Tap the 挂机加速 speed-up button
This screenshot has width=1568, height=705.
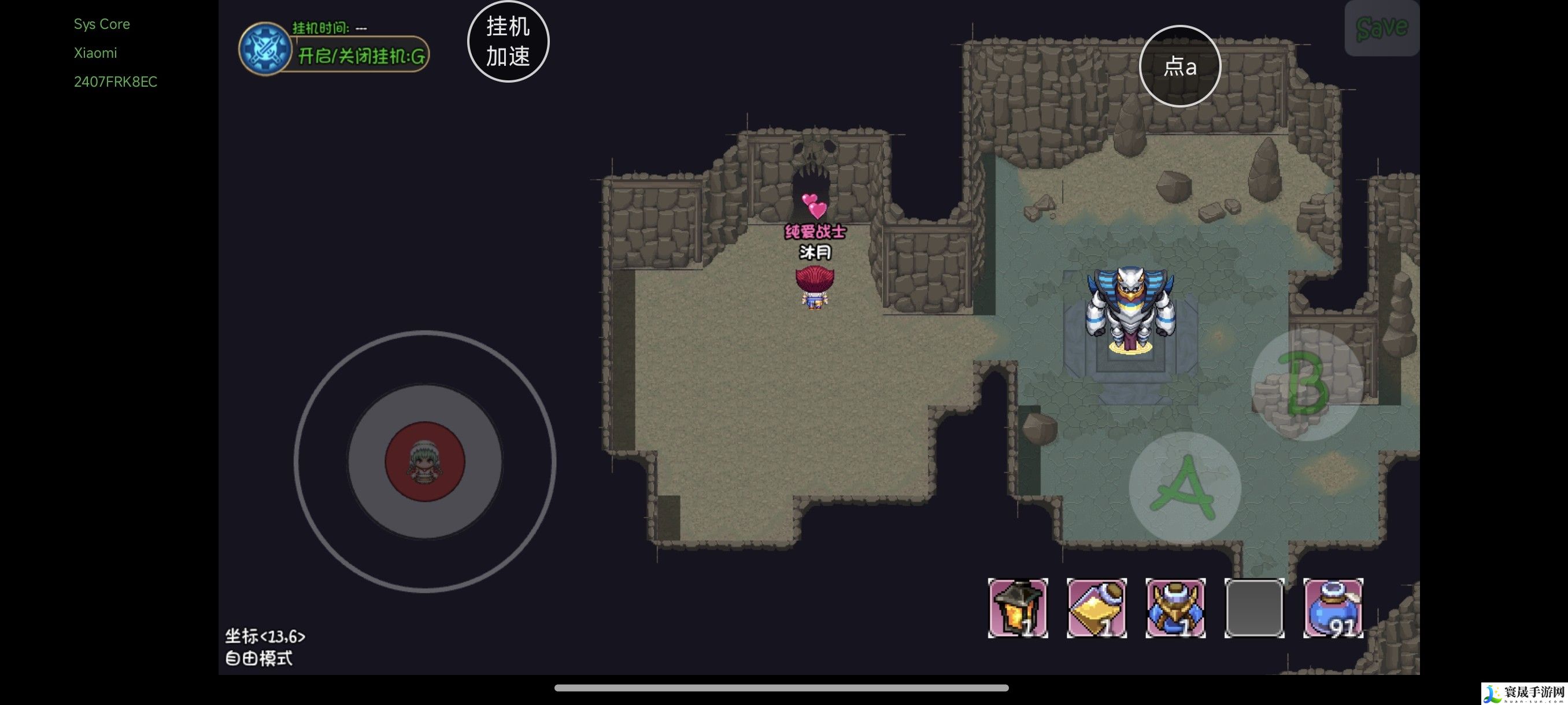(508, 42)
